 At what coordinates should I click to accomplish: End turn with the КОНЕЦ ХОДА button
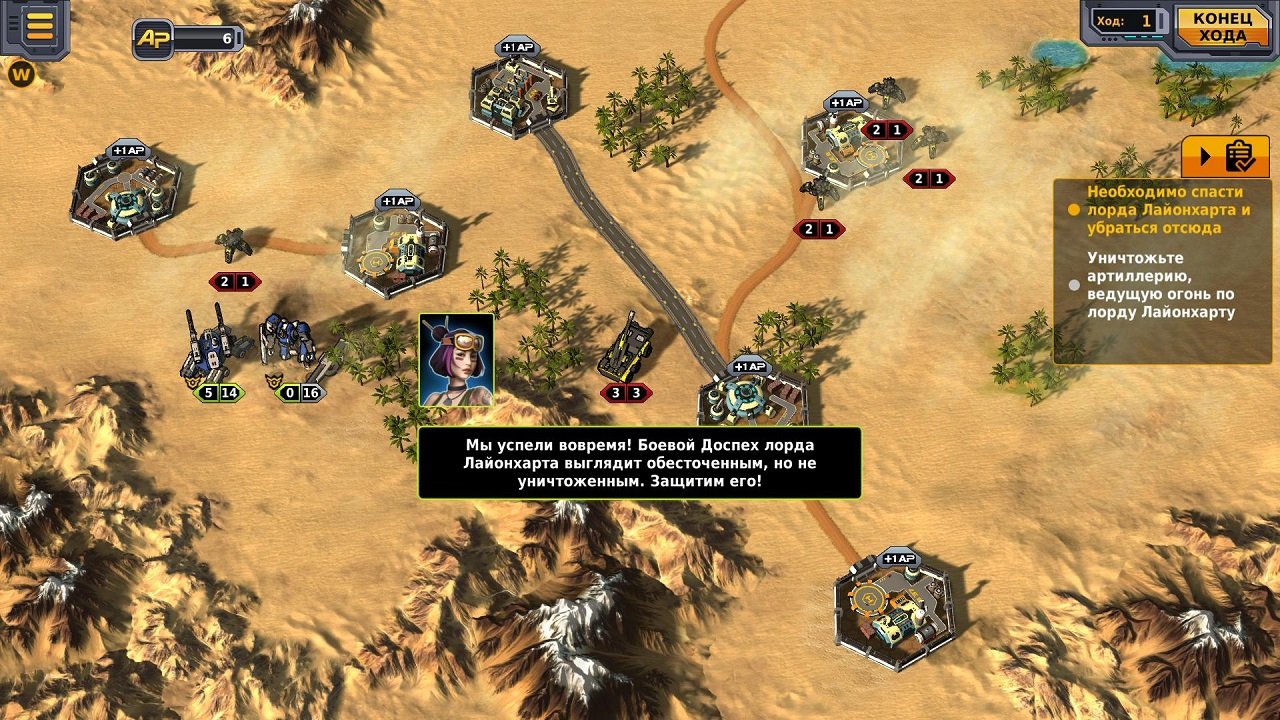coord(1221,27)
